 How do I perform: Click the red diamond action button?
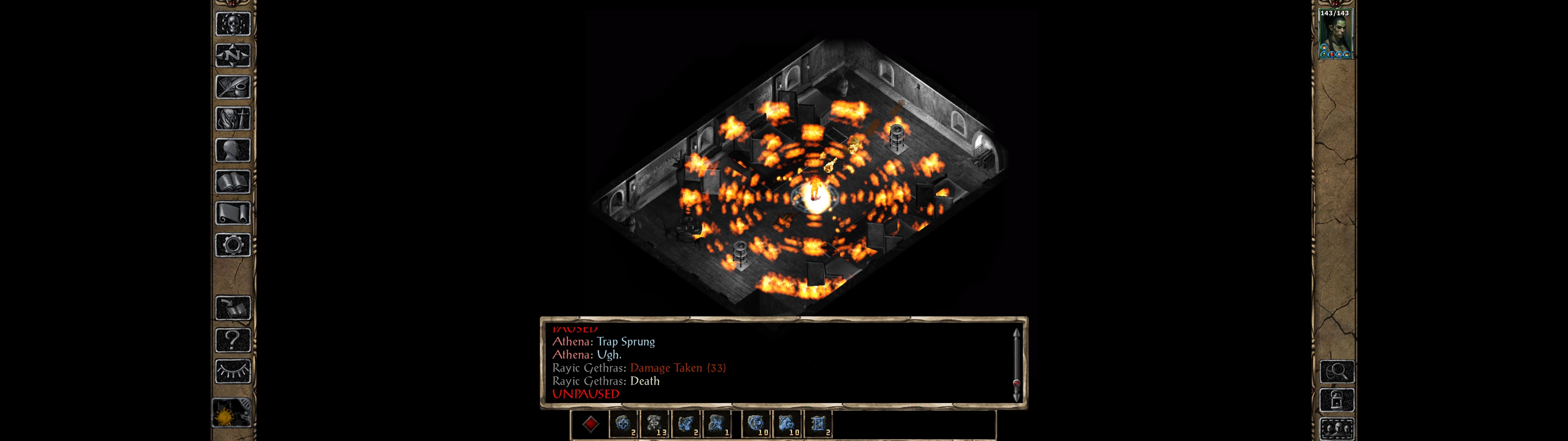590,424
